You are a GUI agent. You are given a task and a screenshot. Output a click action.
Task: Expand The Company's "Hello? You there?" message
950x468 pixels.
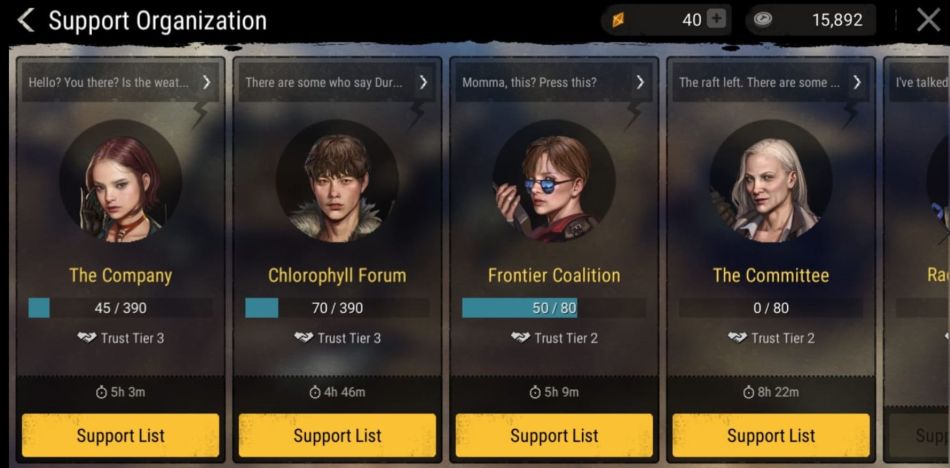206,82
